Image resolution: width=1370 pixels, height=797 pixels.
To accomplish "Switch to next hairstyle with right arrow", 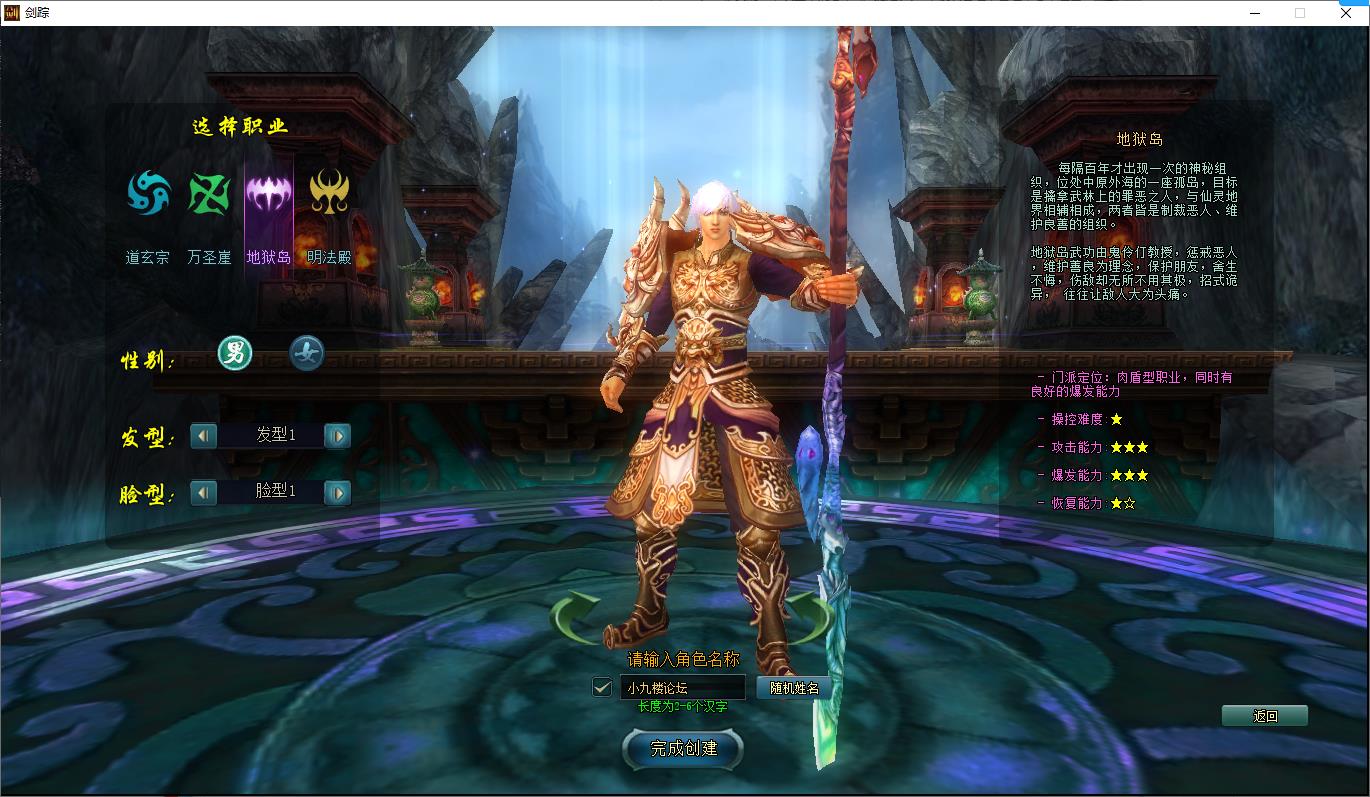I will [x=337, y=435].
